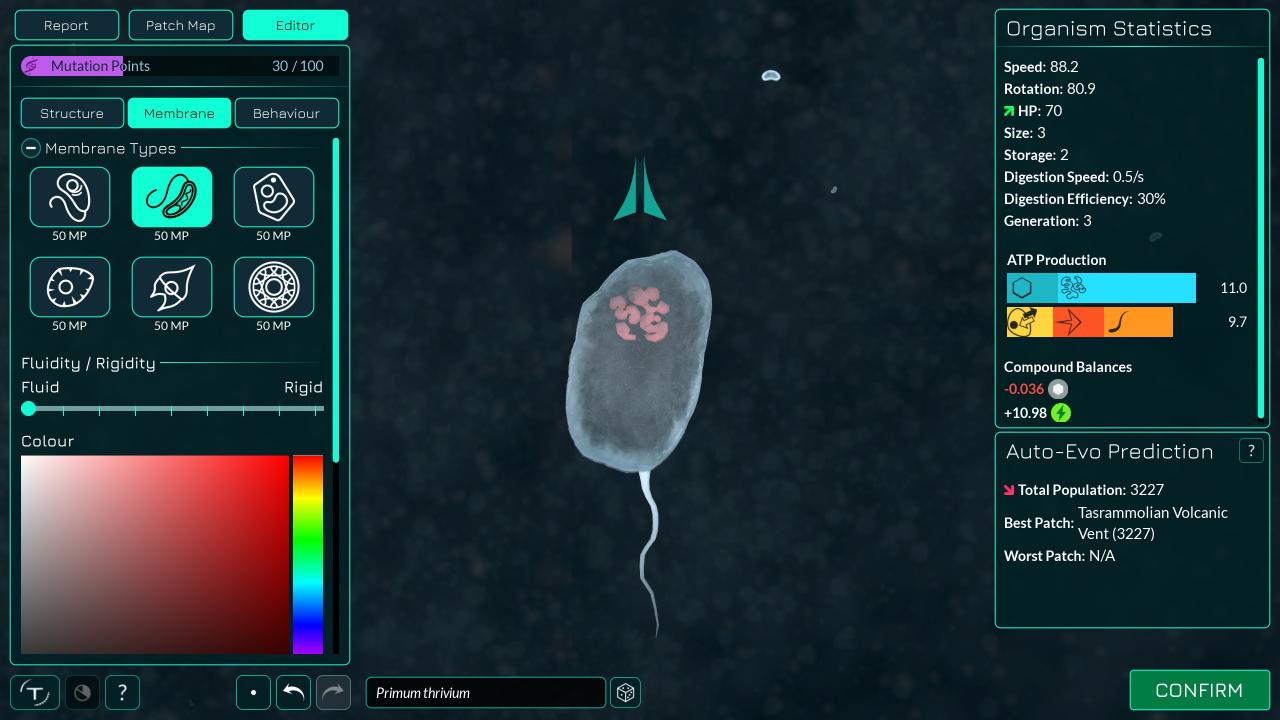Pick the double membrane type
The height and width of the screenshot is (720, 1280).
coord(172,197)
